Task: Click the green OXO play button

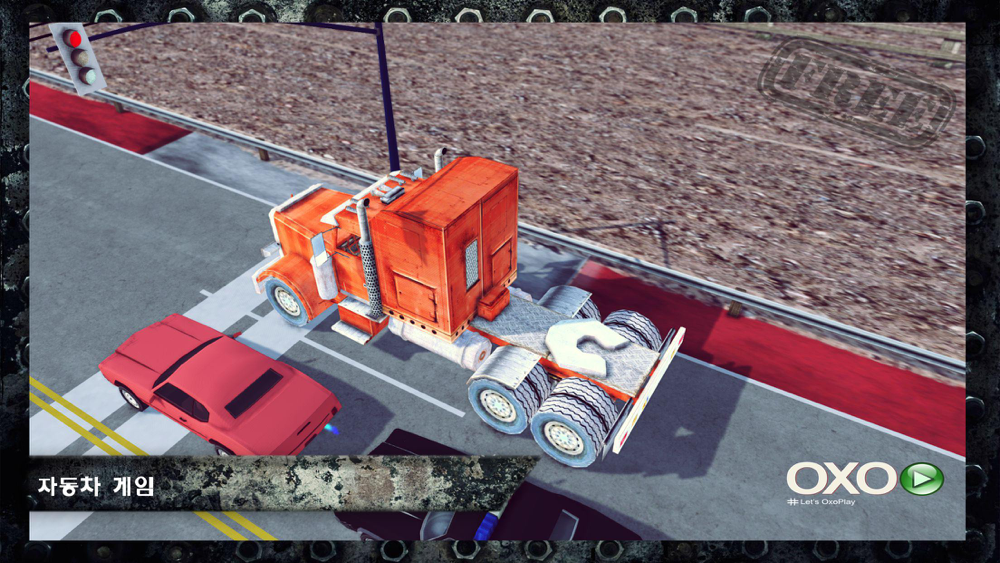Action: click(x=921, y=478)
